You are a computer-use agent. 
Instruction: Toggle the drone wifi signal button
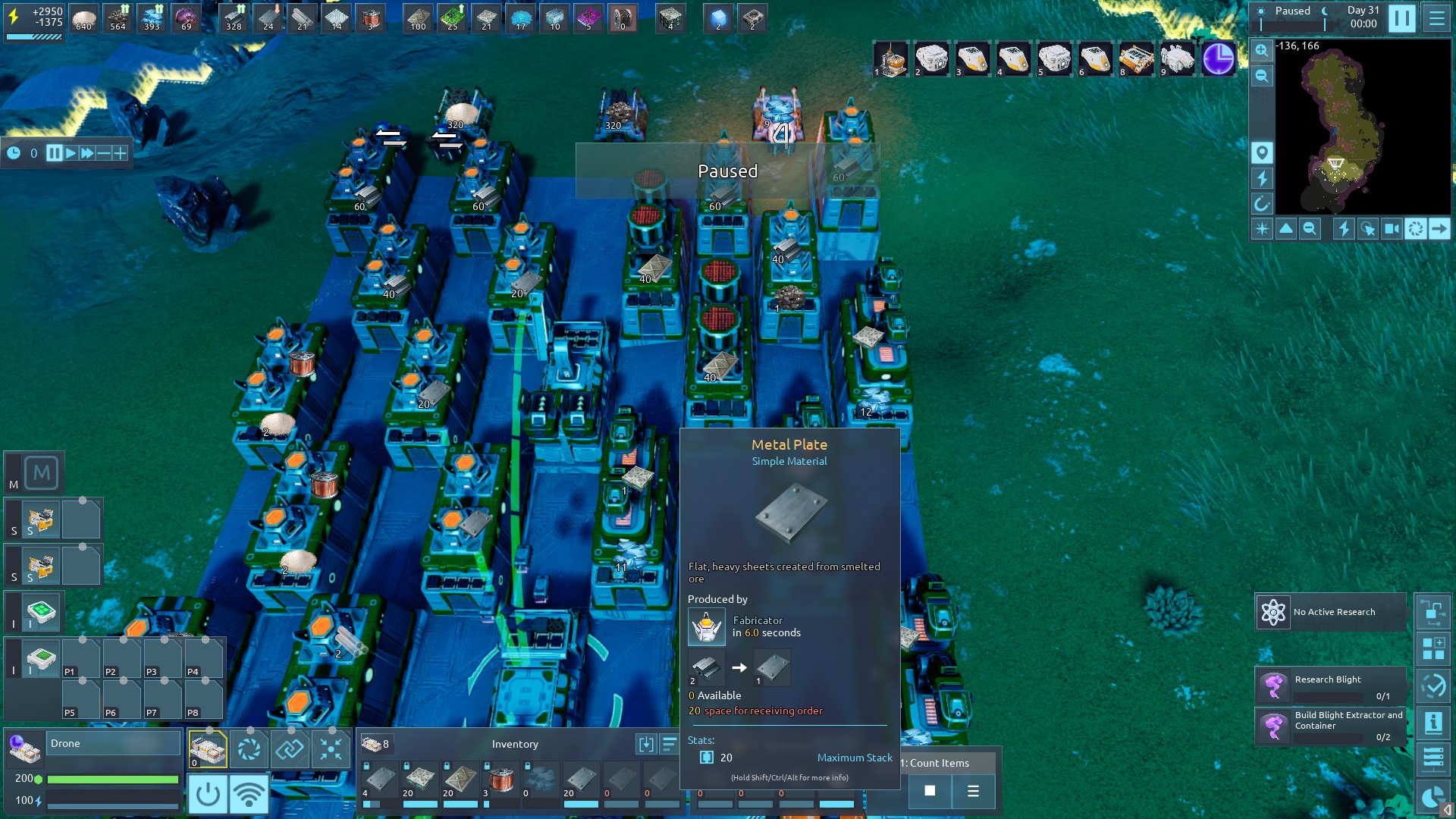pos(249,794)
